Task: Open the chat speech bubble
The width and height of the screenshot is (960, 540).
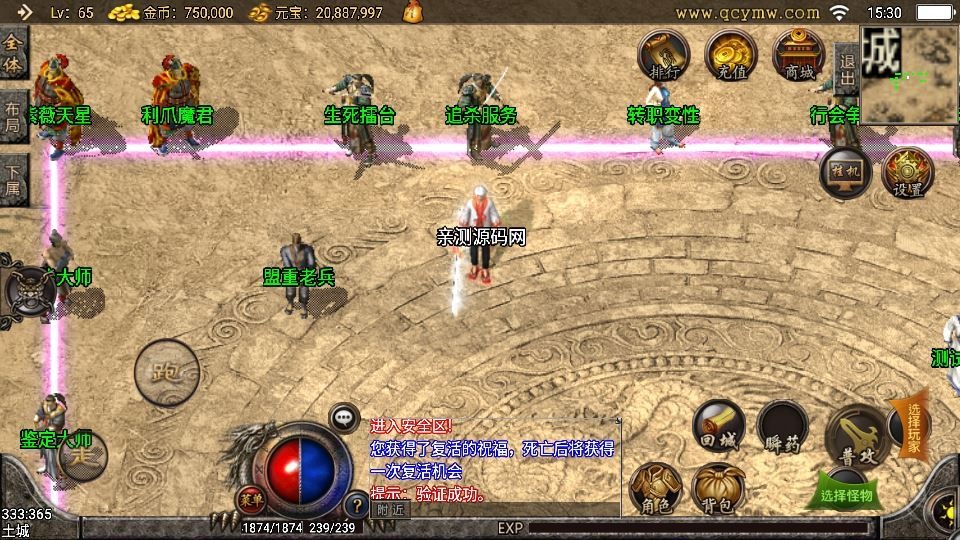Action: 344,417
